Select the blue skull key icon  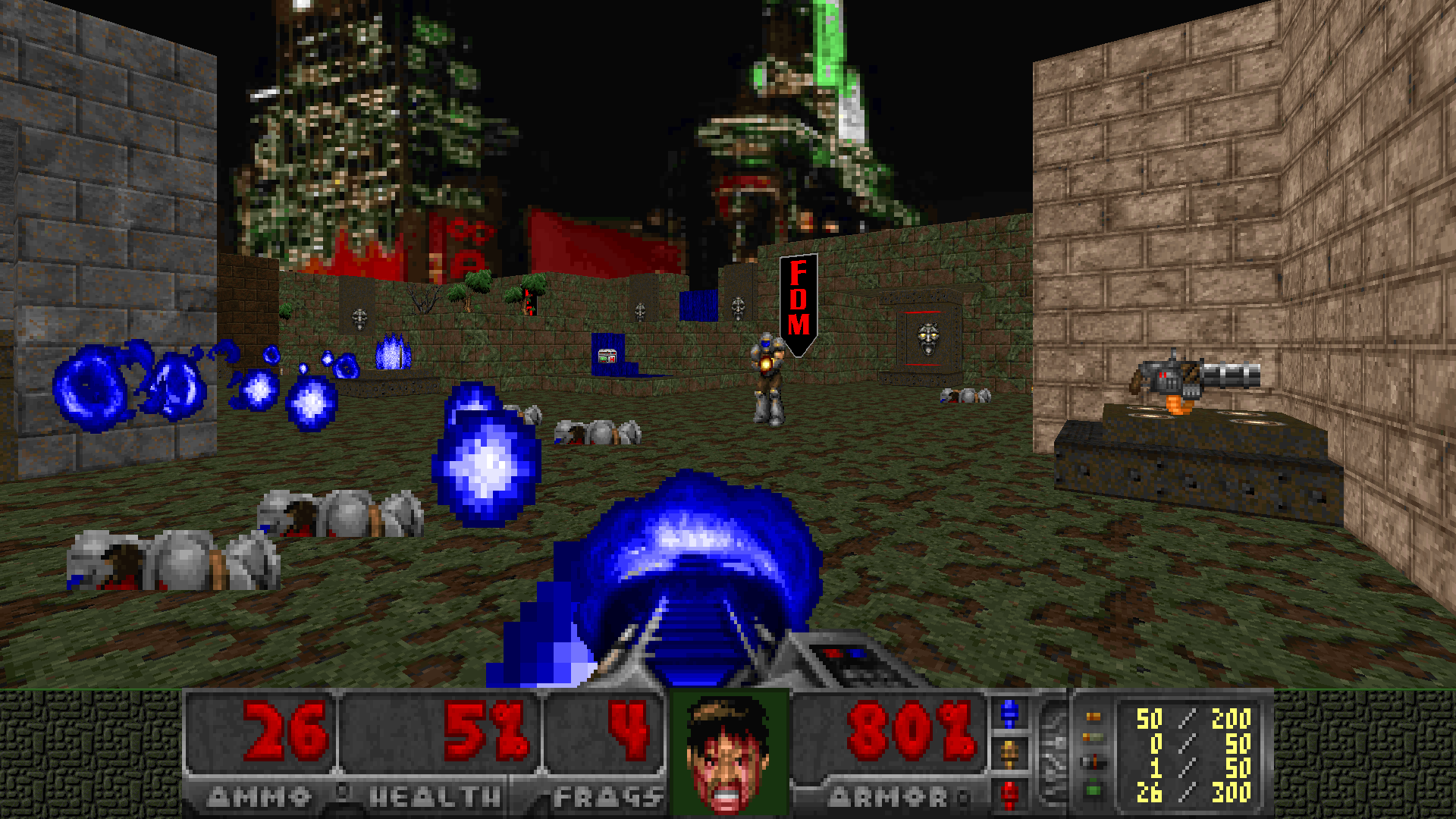[x=1009, y=714]
